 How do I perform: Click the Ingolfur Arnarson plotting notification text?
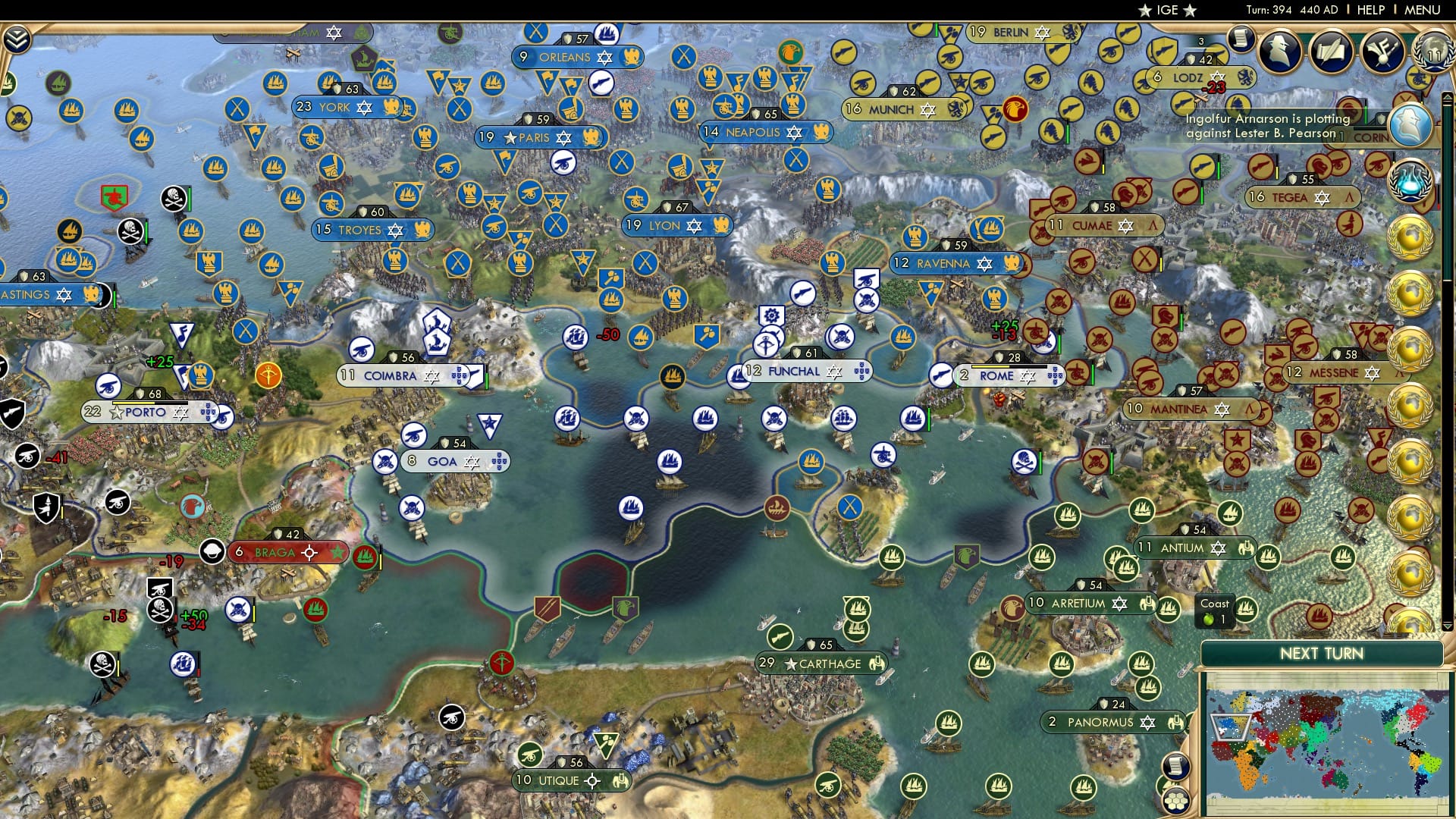point(1266,125)
